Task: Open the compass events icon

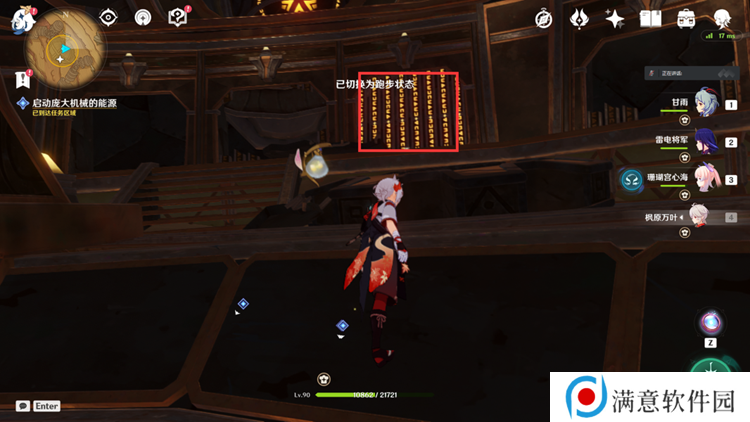Action: click(544, 19)
